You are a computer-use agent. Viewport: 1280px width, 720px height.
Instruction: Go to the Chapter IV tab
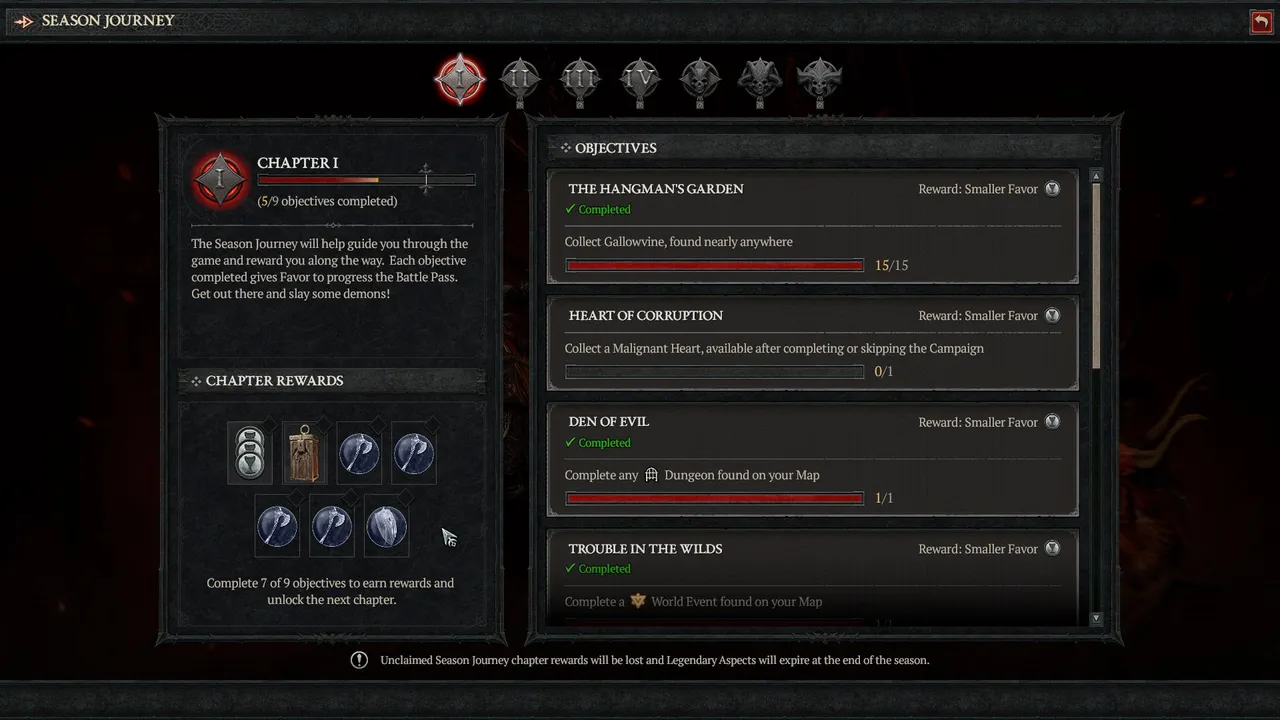[x=640, y=78]
